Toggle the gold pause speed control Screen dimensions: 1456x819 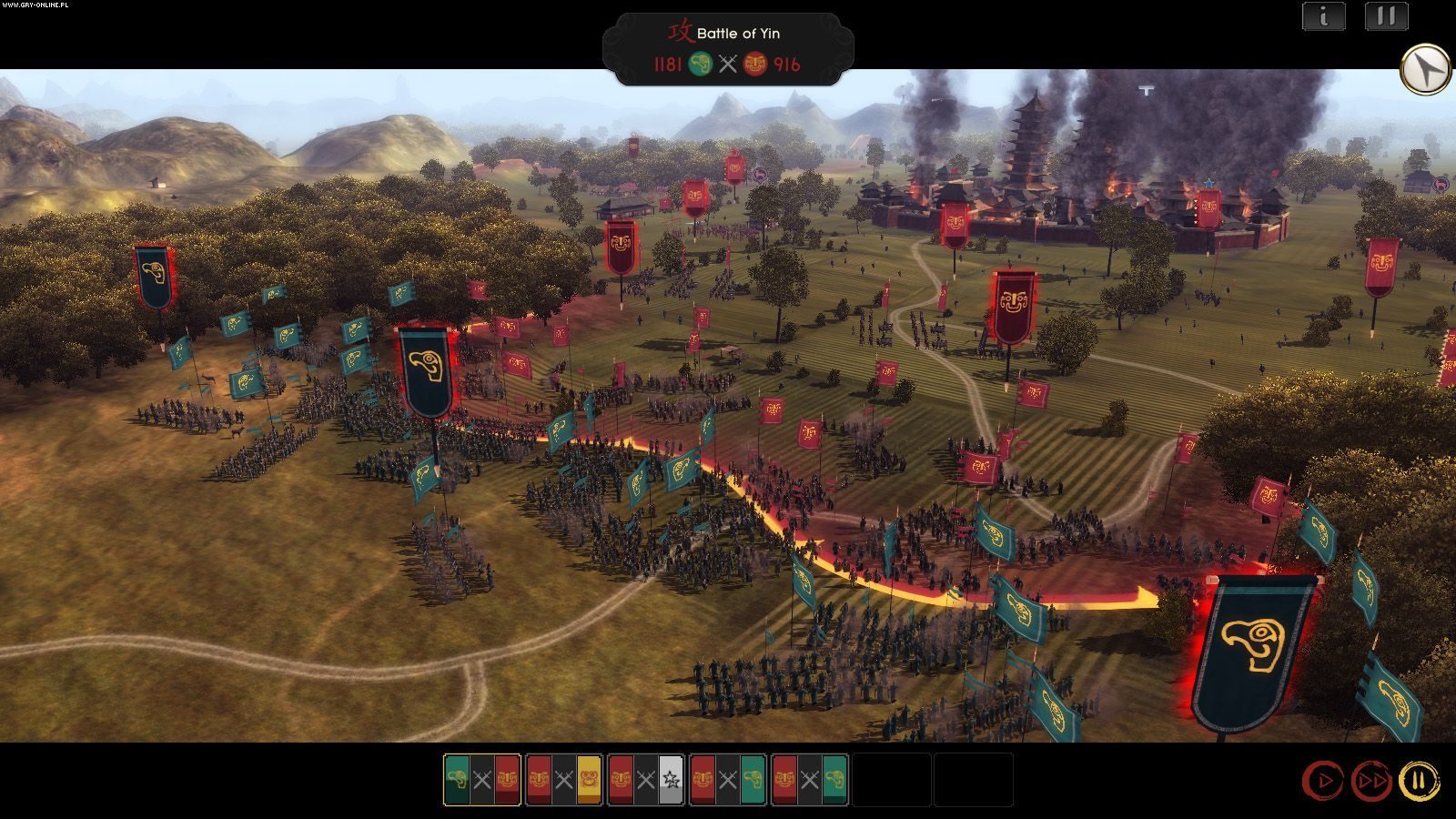click(x=1419, y=781)
